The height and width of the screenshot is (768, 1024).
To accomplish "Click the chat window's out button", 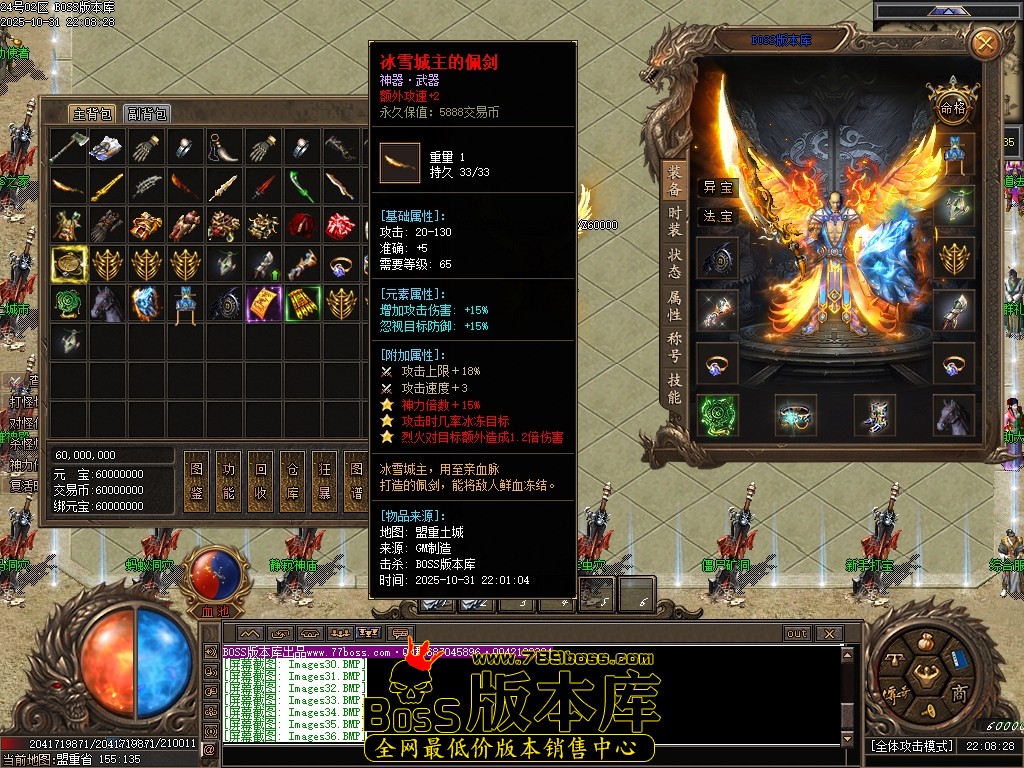I will point(796,634).
